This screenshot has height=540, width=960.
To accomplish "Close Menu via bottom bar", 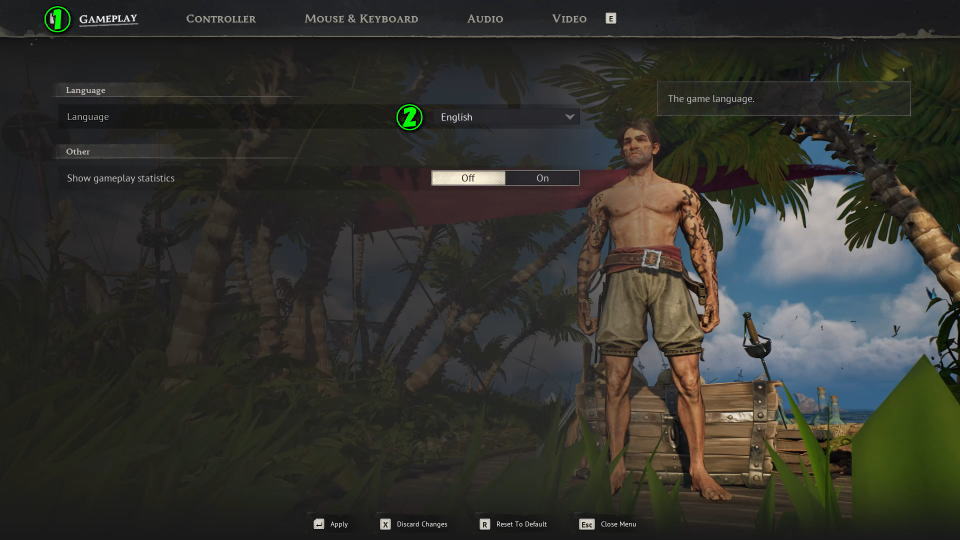I will pyautogui.click(x=609, y=524).
